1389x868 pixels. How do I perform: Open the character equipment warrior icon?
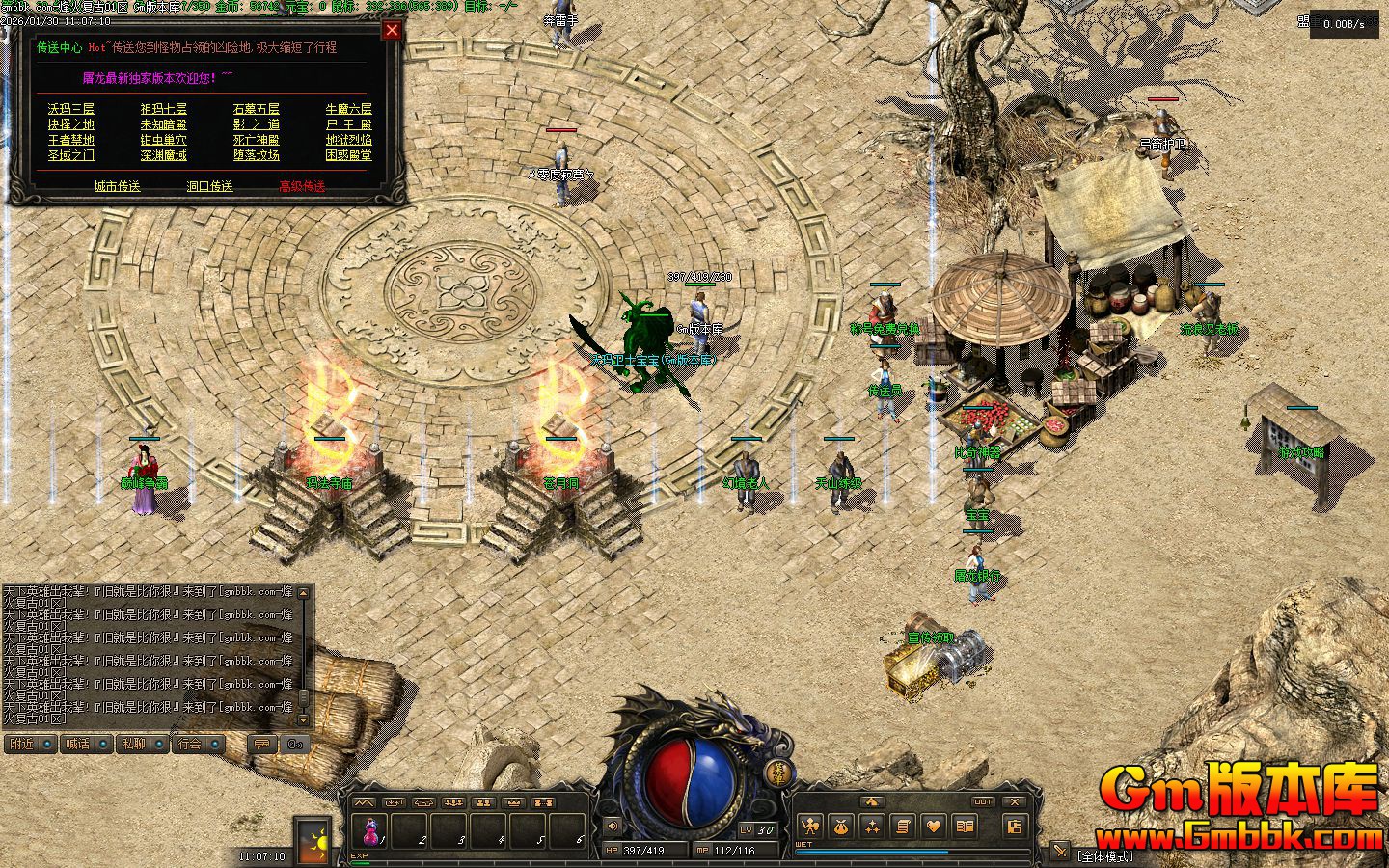pos(810,826)
